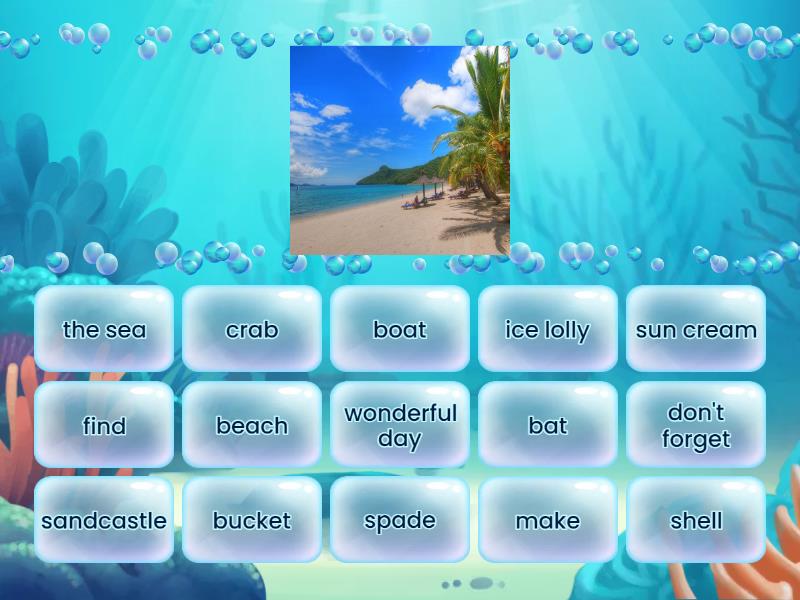The image size is (800, 600).
Task: Choose the "spade" answer tile
Action: tap(400, 520)
